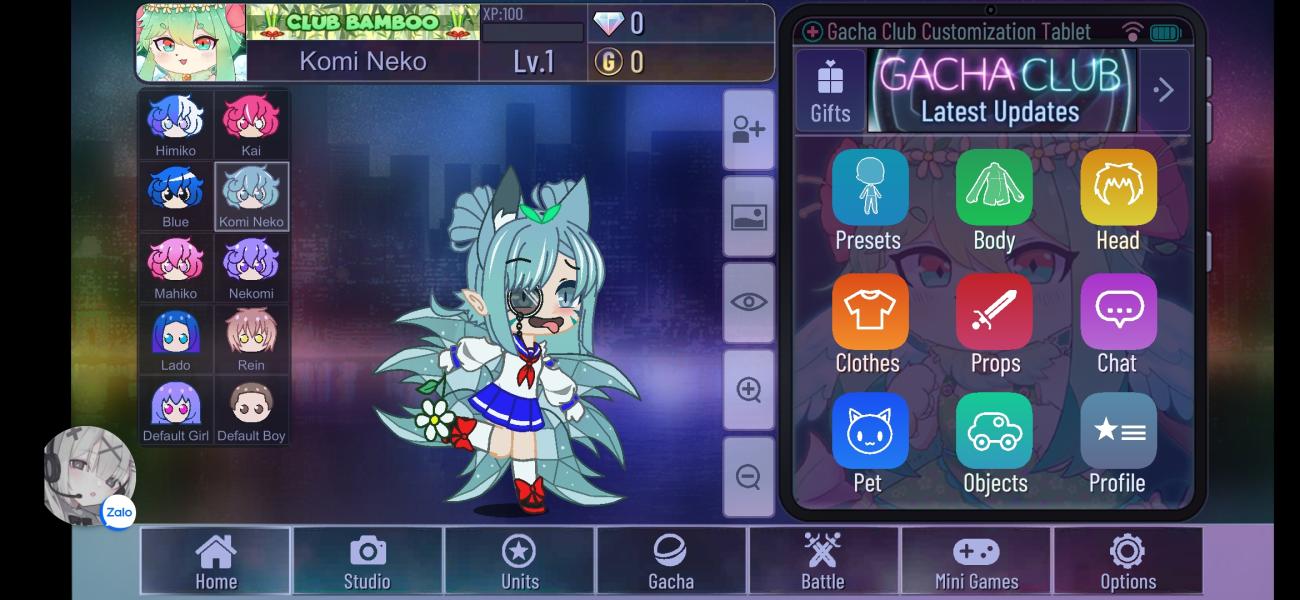Open the Presets customization menu
The width and height of the screenshot is (1300, 600).
869,199
